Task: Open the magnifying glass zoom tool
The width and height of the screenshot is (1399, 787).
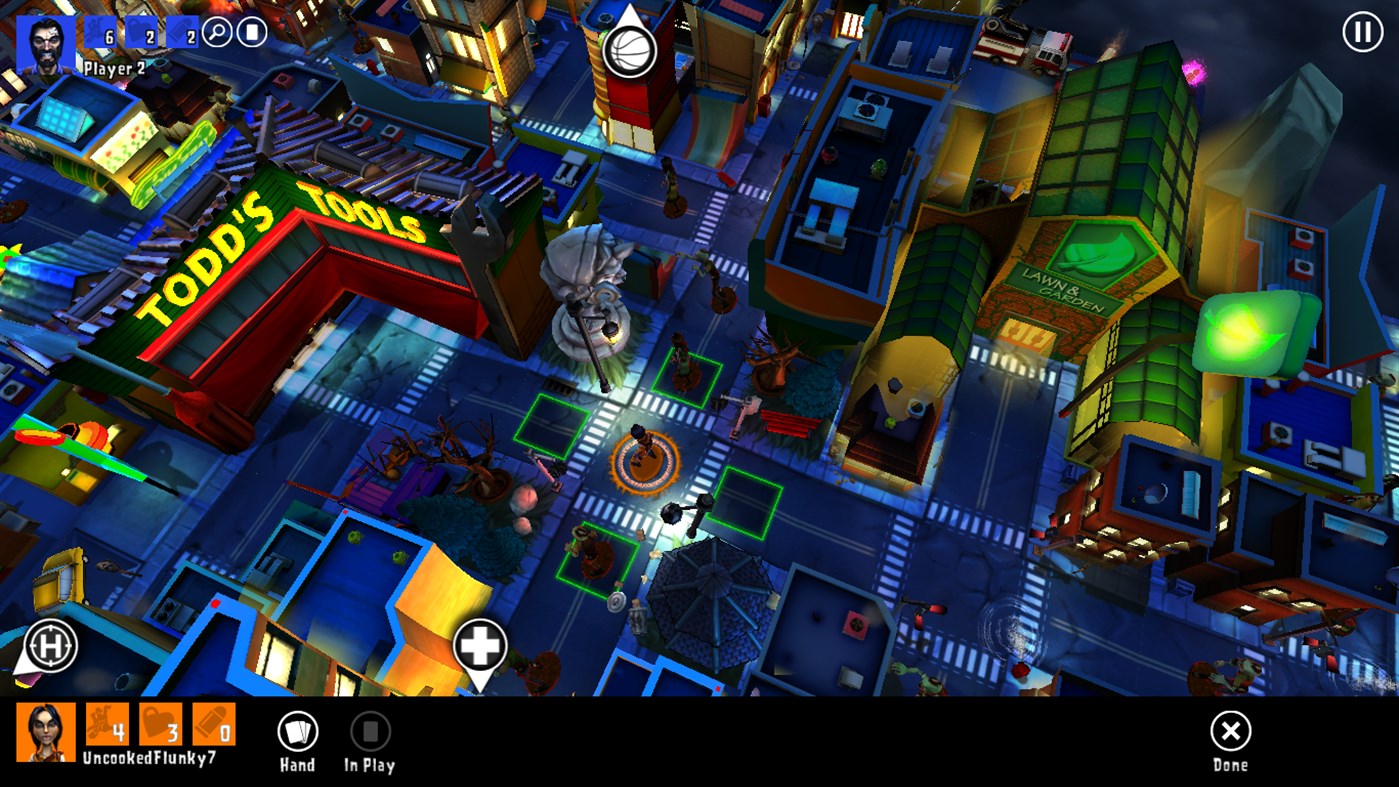Action: click(217, 31)
